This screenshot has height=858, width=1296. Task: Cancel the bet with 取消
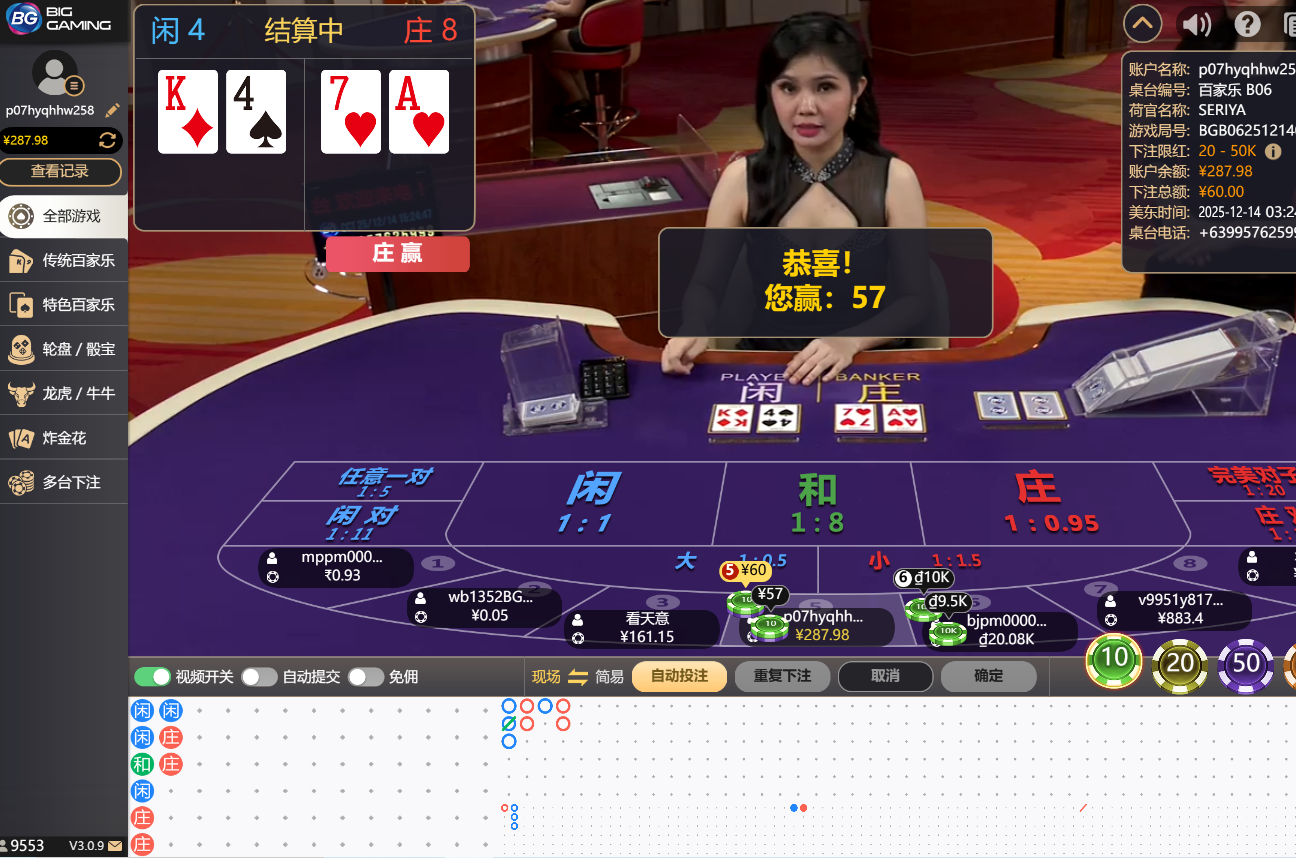(x=885, y=676)
